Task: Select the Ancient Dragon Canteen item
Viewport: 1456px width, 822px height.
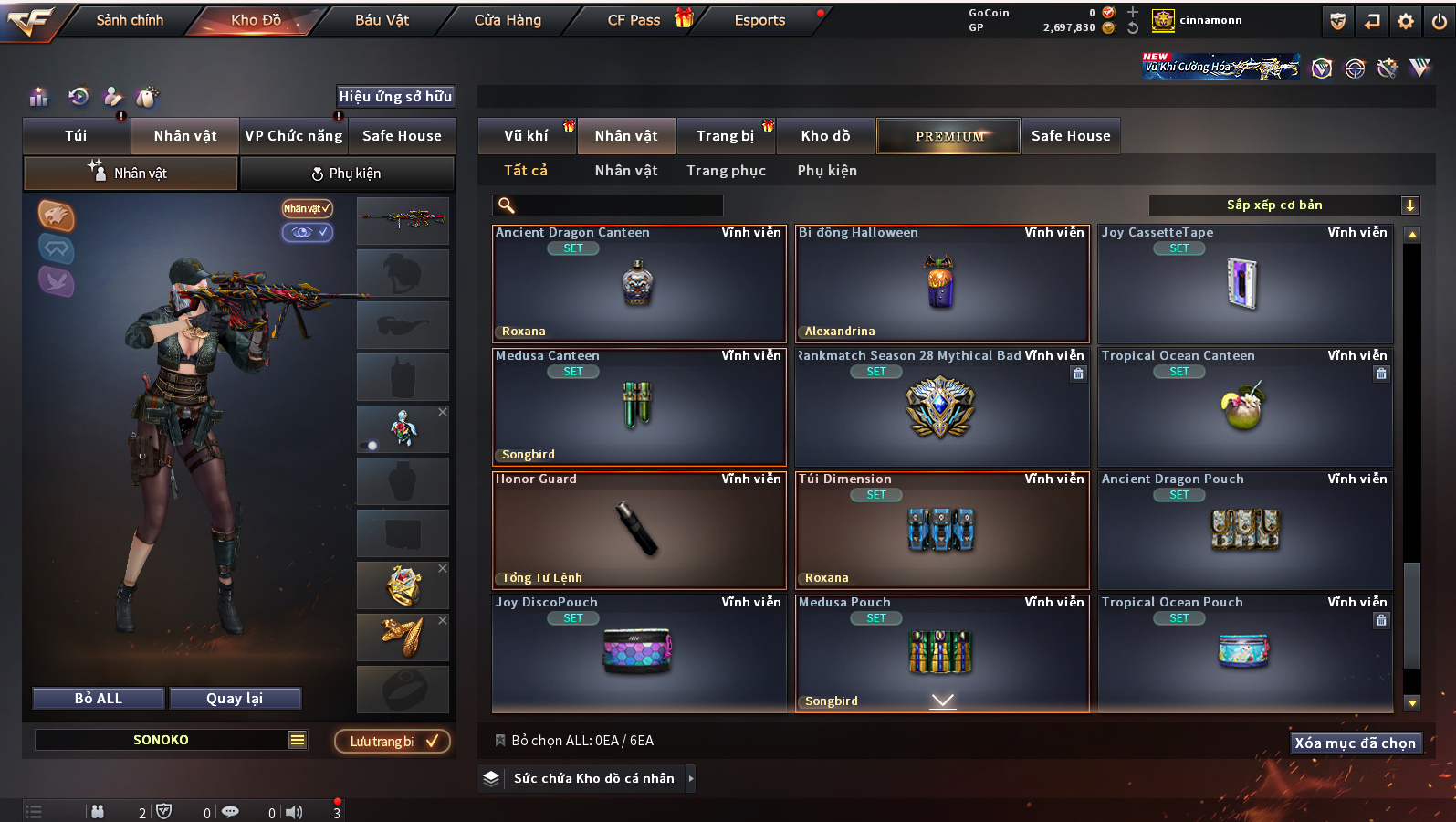Action: click(x=638, y=284)
